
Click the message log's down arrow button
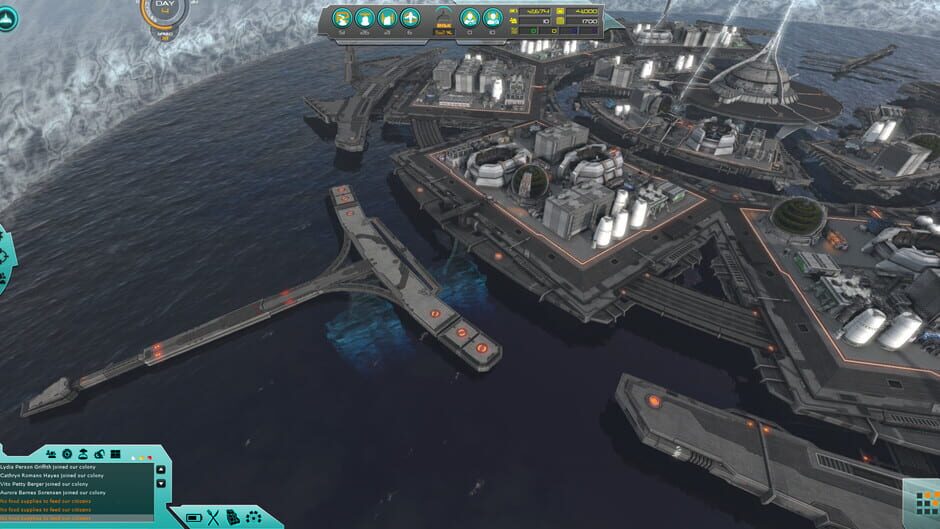[x=162, y=484]
